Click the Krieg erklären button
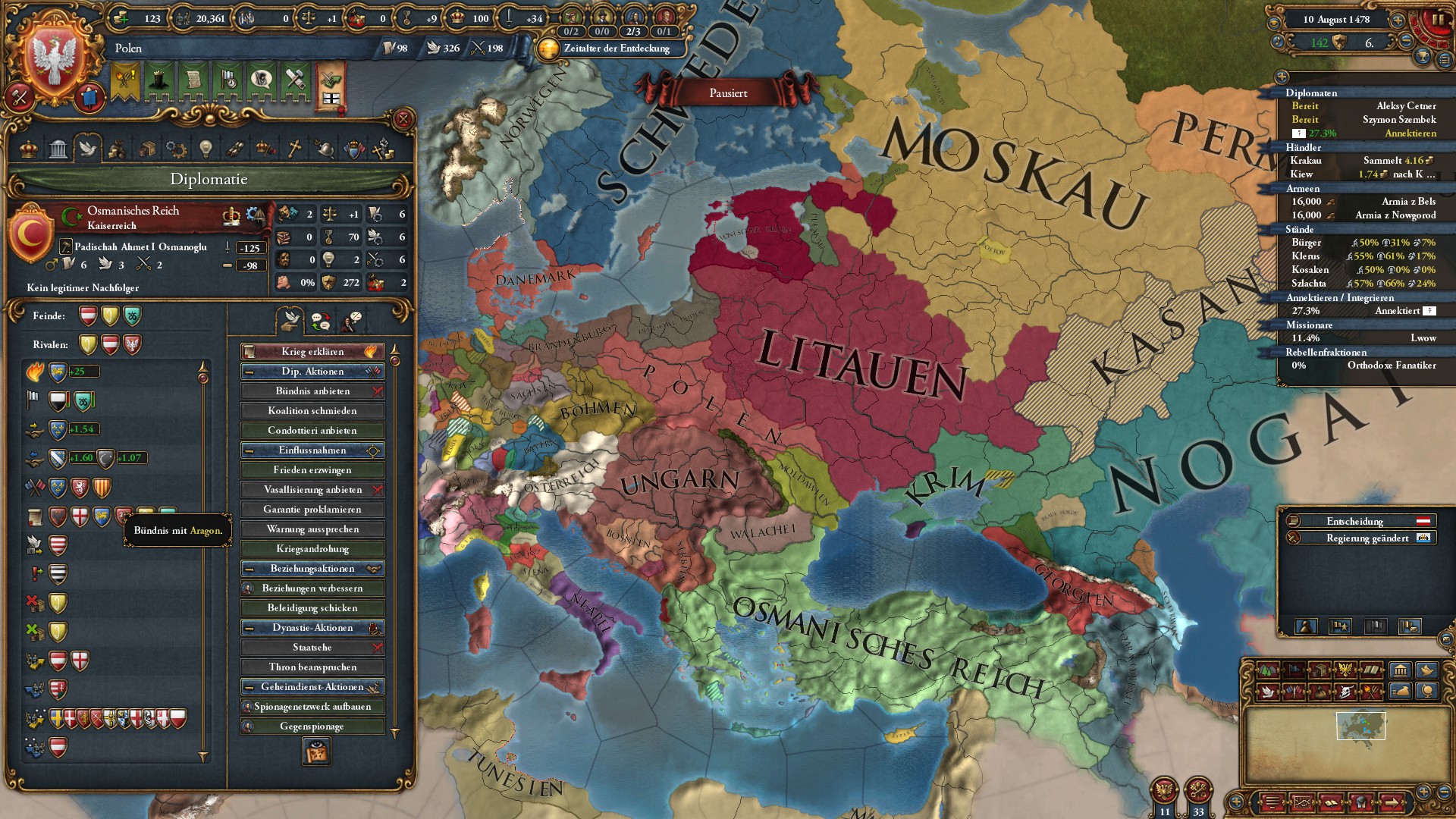This screenshot has width=1456, height=819. point(312,351)
